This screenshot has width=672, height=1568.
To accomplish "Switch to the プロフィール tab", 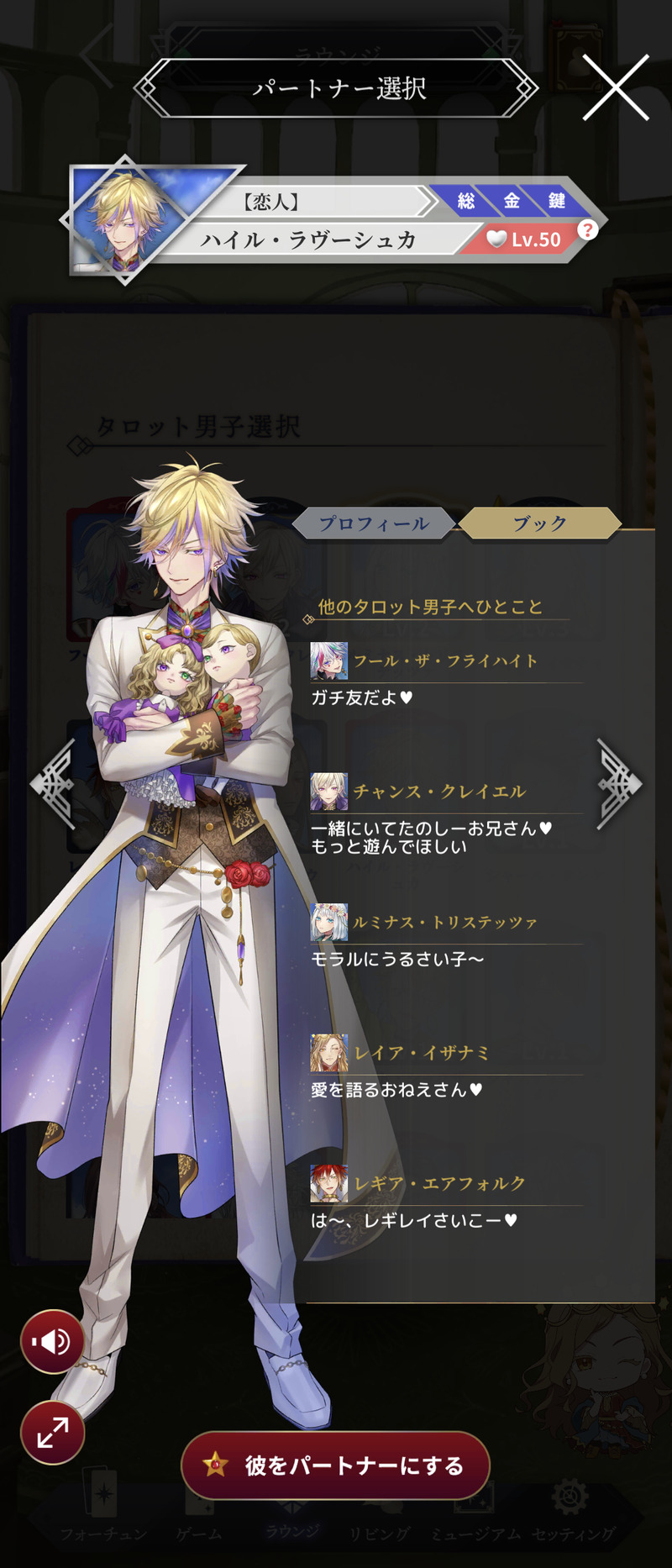I will pos(374,524).
